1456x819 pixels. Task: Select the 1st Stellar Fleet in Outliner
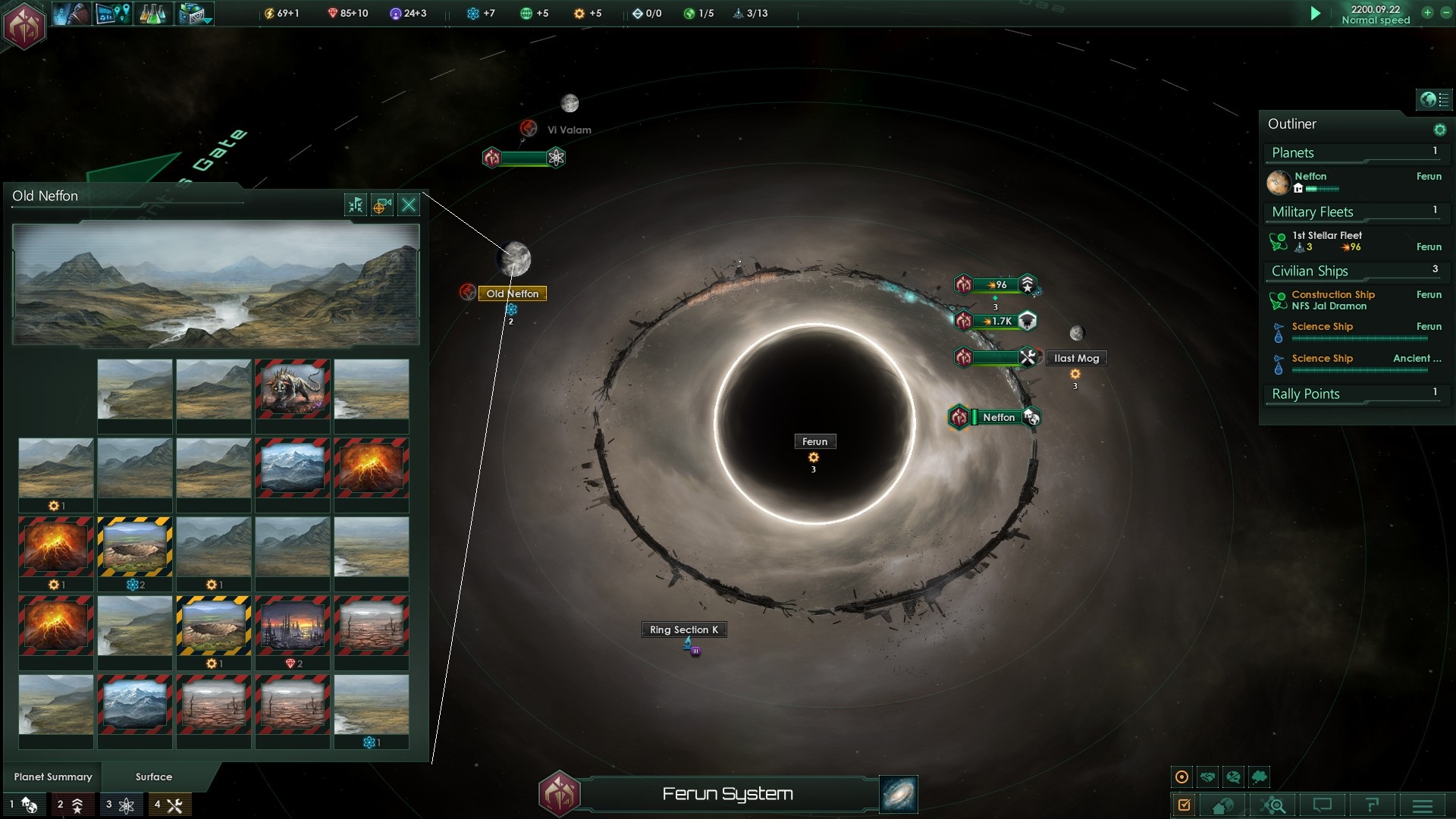[x=1327, y=241]
